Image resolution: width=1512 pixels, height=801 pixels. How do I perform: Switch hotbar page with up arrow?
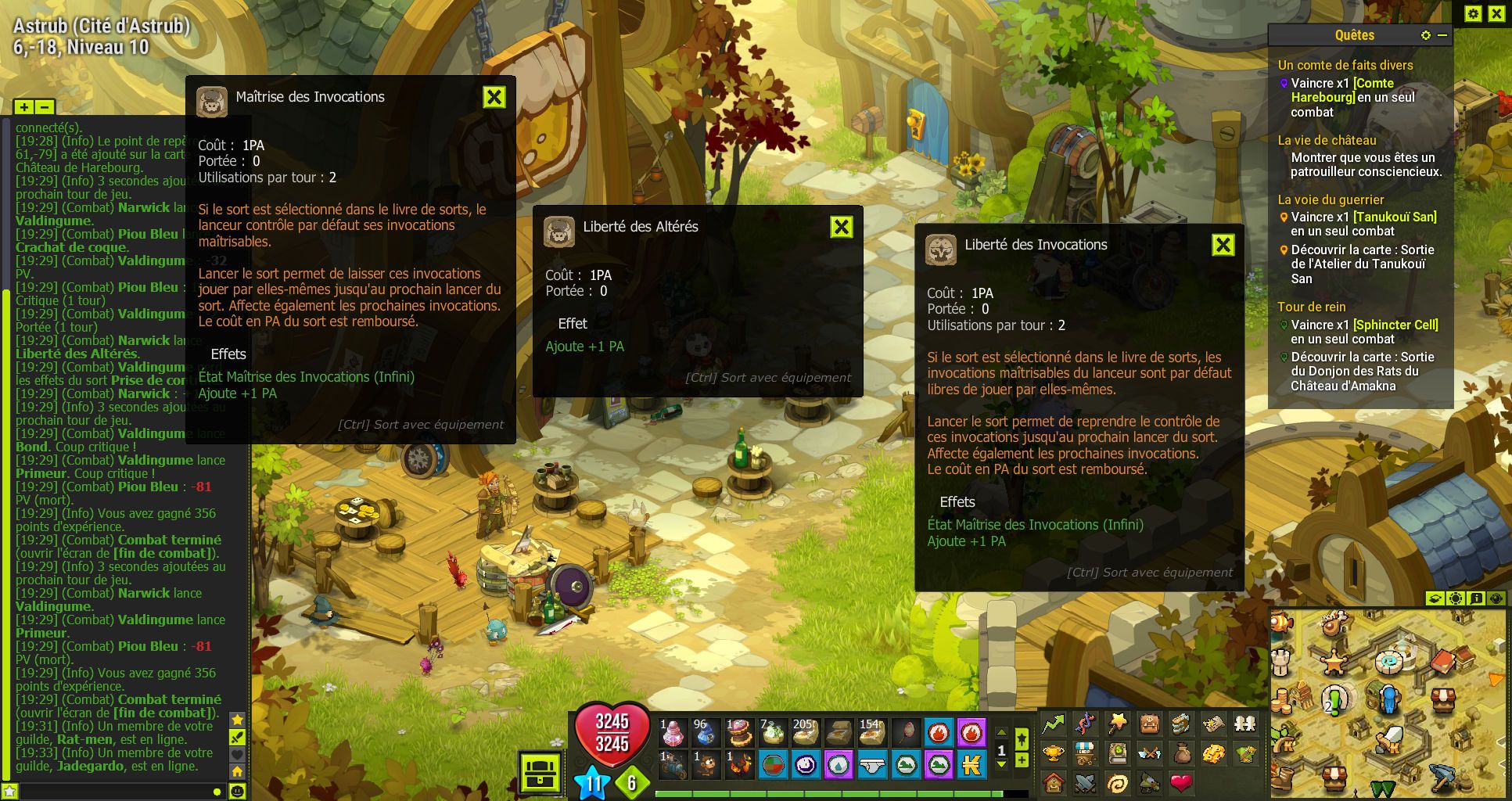1001,732
